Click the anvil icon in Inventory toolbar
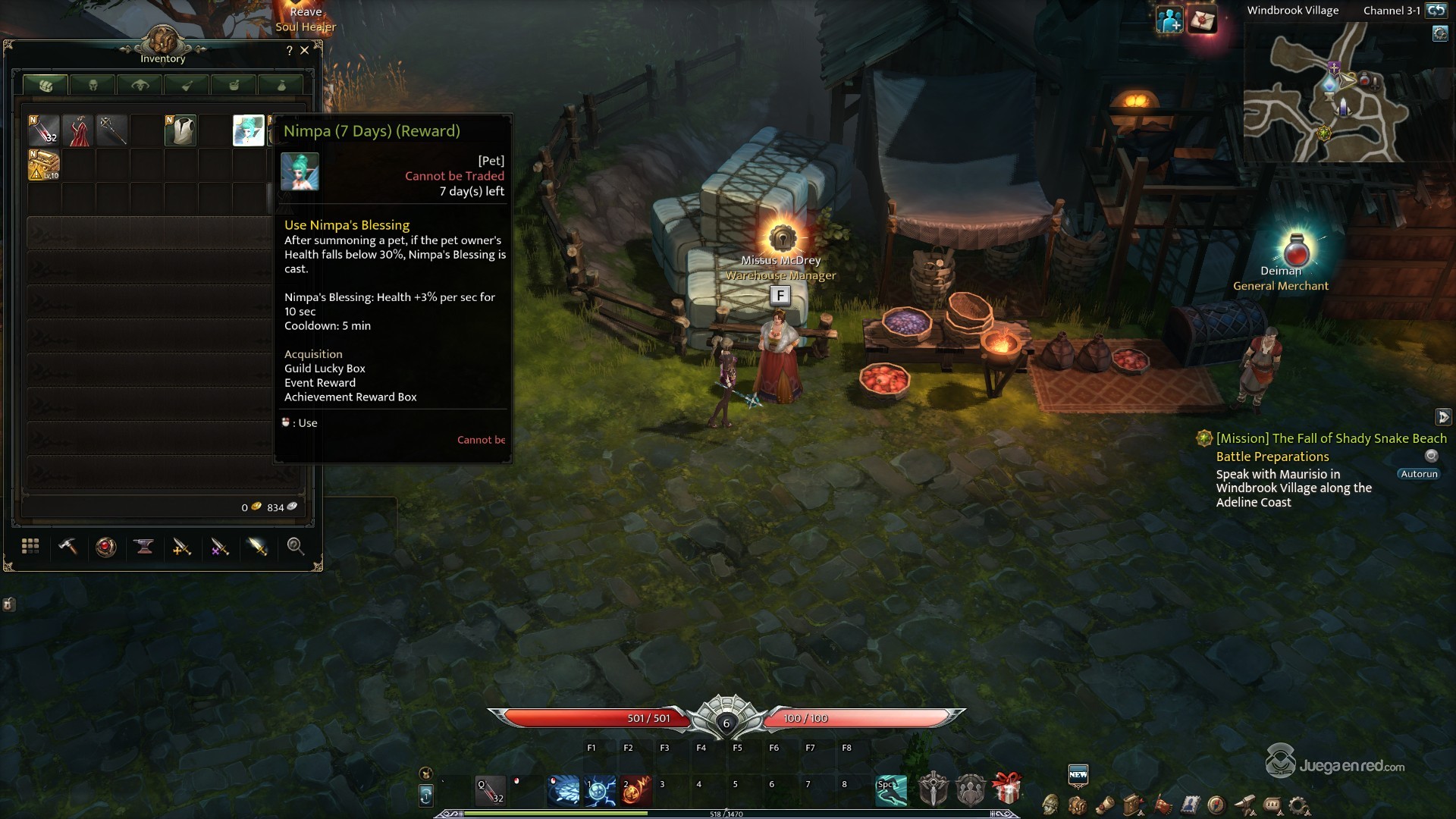Screen dimensions: 1456x819 coord(144,547)
